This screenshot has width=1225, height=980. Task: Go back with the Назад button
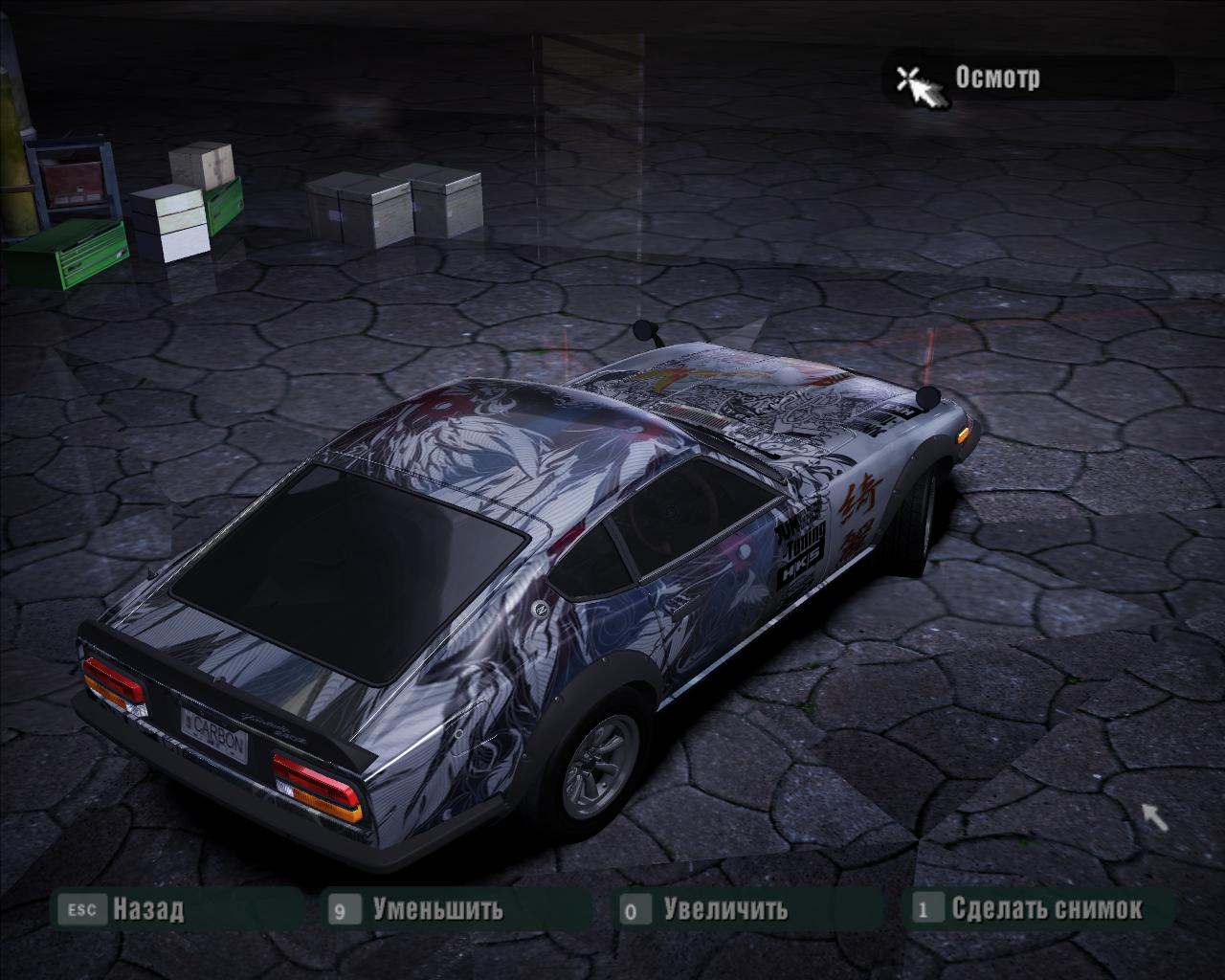click(147, 908)
